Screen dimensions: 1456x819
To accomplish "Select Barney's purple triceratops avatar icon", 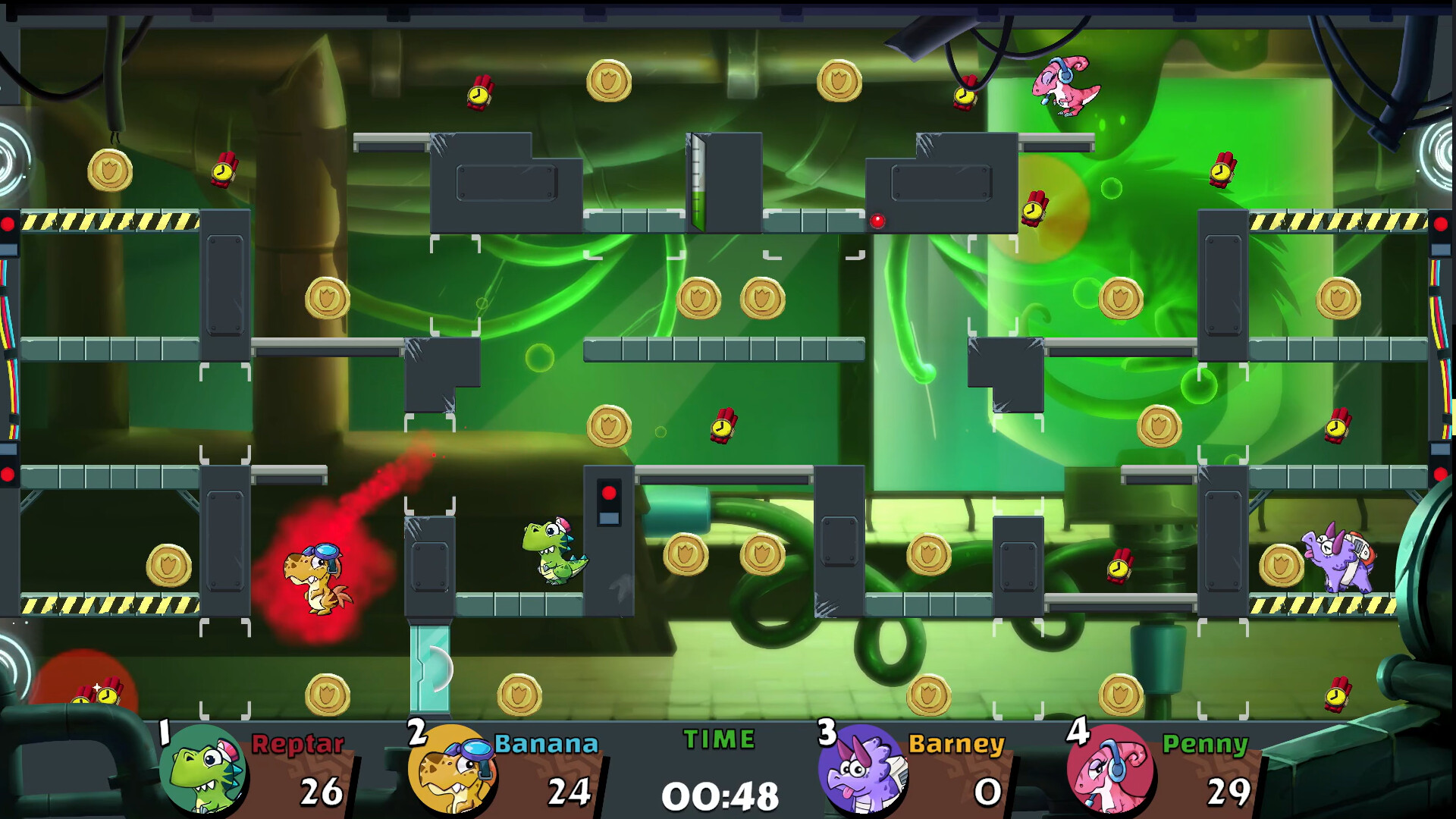I will click(861, 768).
